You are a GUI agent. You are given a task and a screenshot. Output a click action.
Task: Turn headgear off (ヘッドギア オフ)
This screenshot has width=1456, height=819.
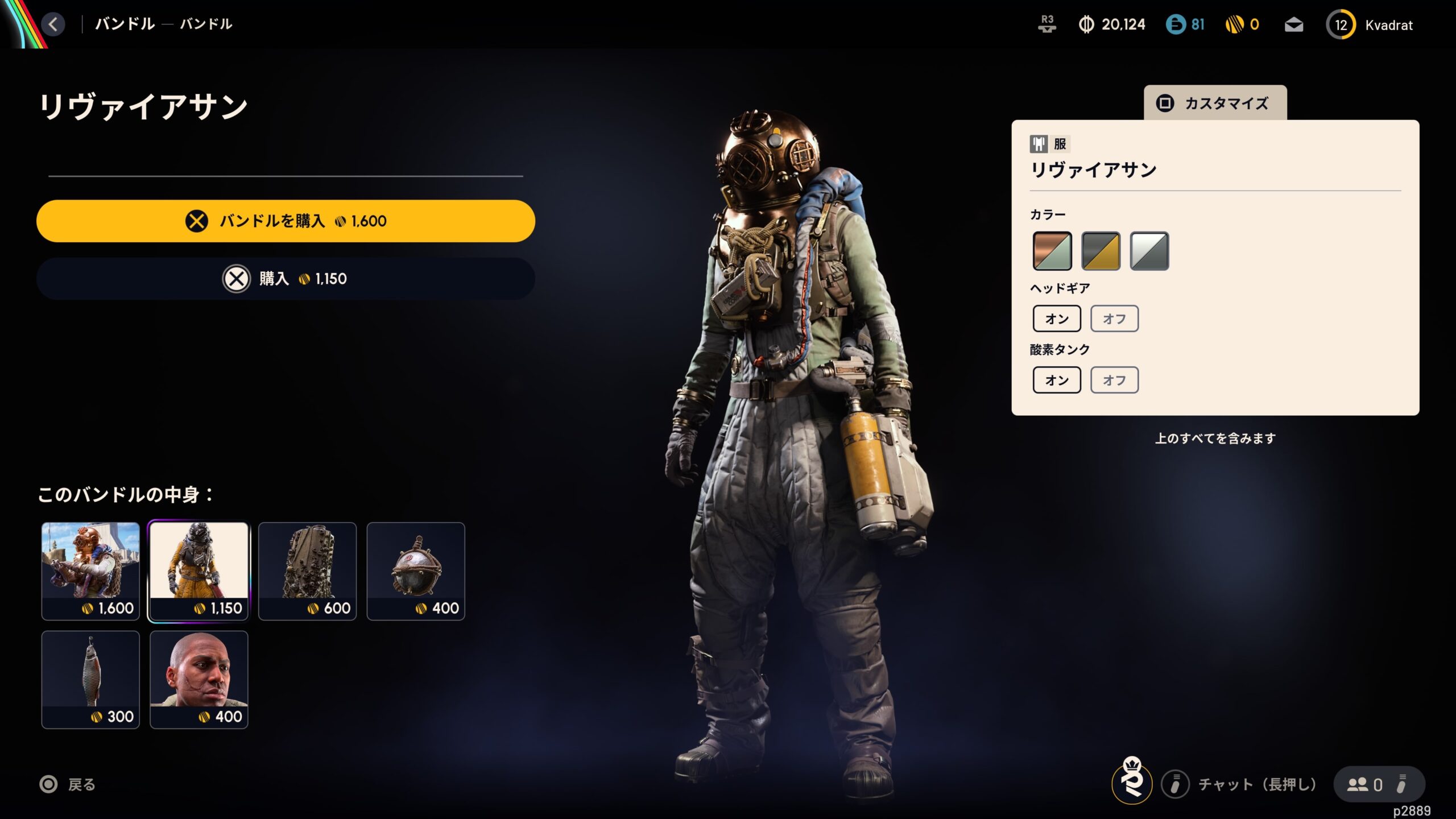coord(1114,318)
